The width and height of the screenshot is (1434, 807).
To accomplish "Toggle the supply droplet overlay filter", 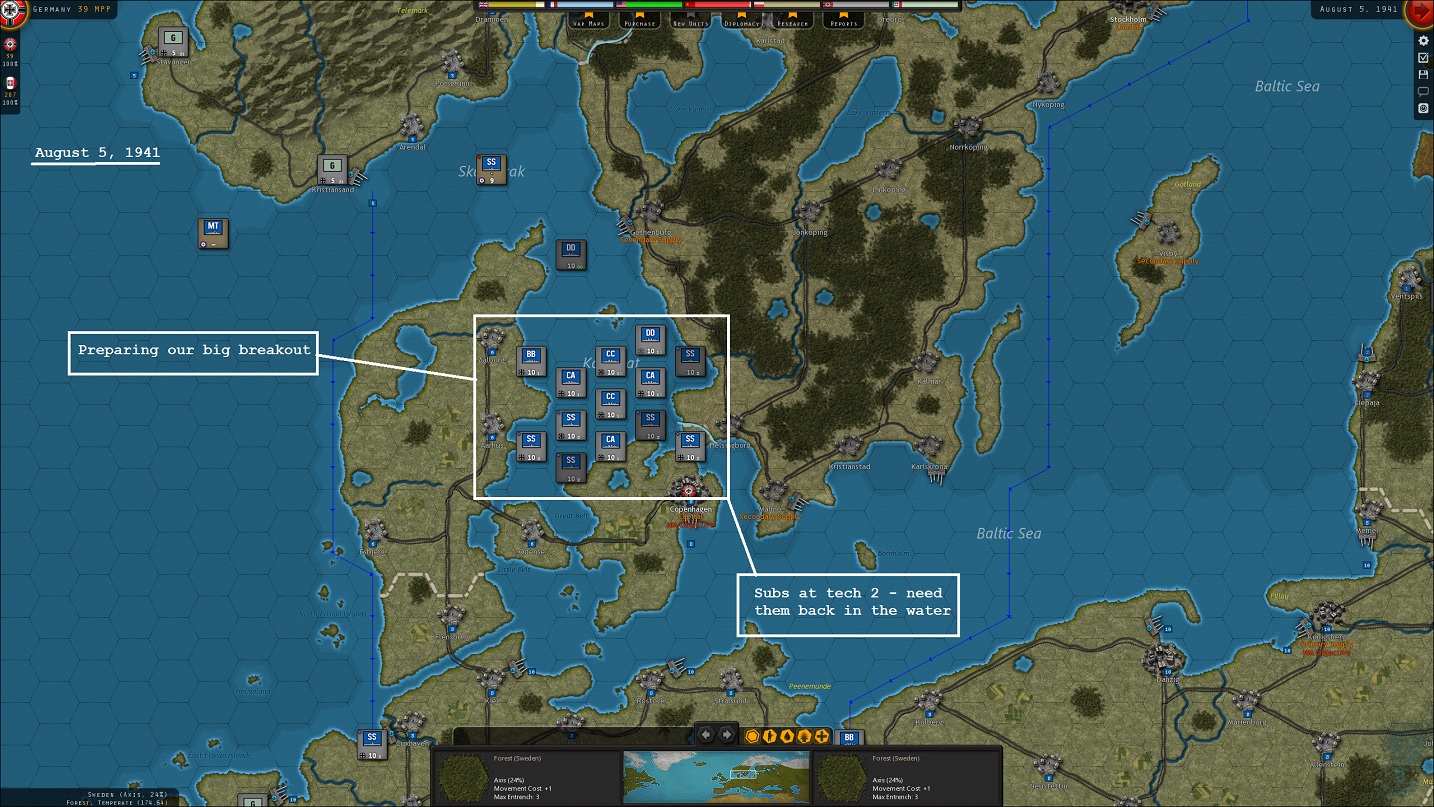I will 788,736.
